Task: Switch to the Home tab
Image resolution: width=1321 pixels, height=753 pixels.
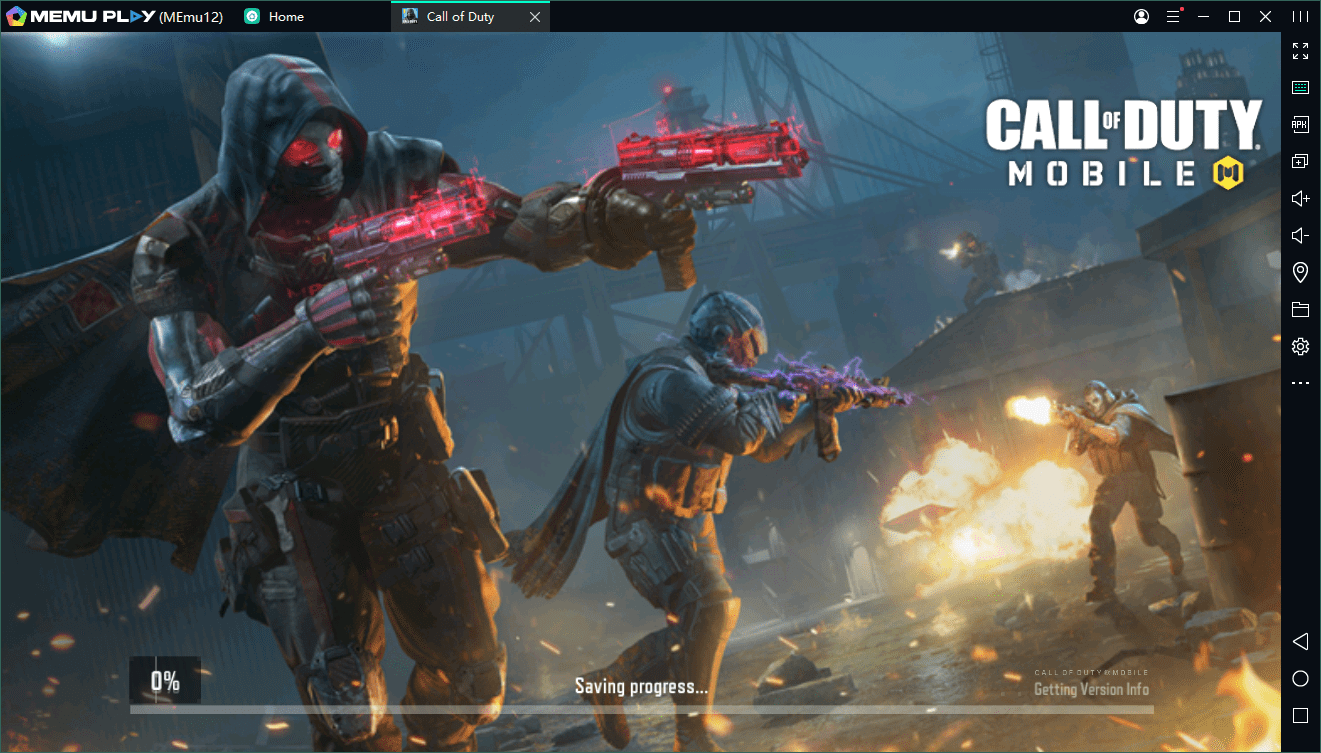Action: click(x=285, y=17)
